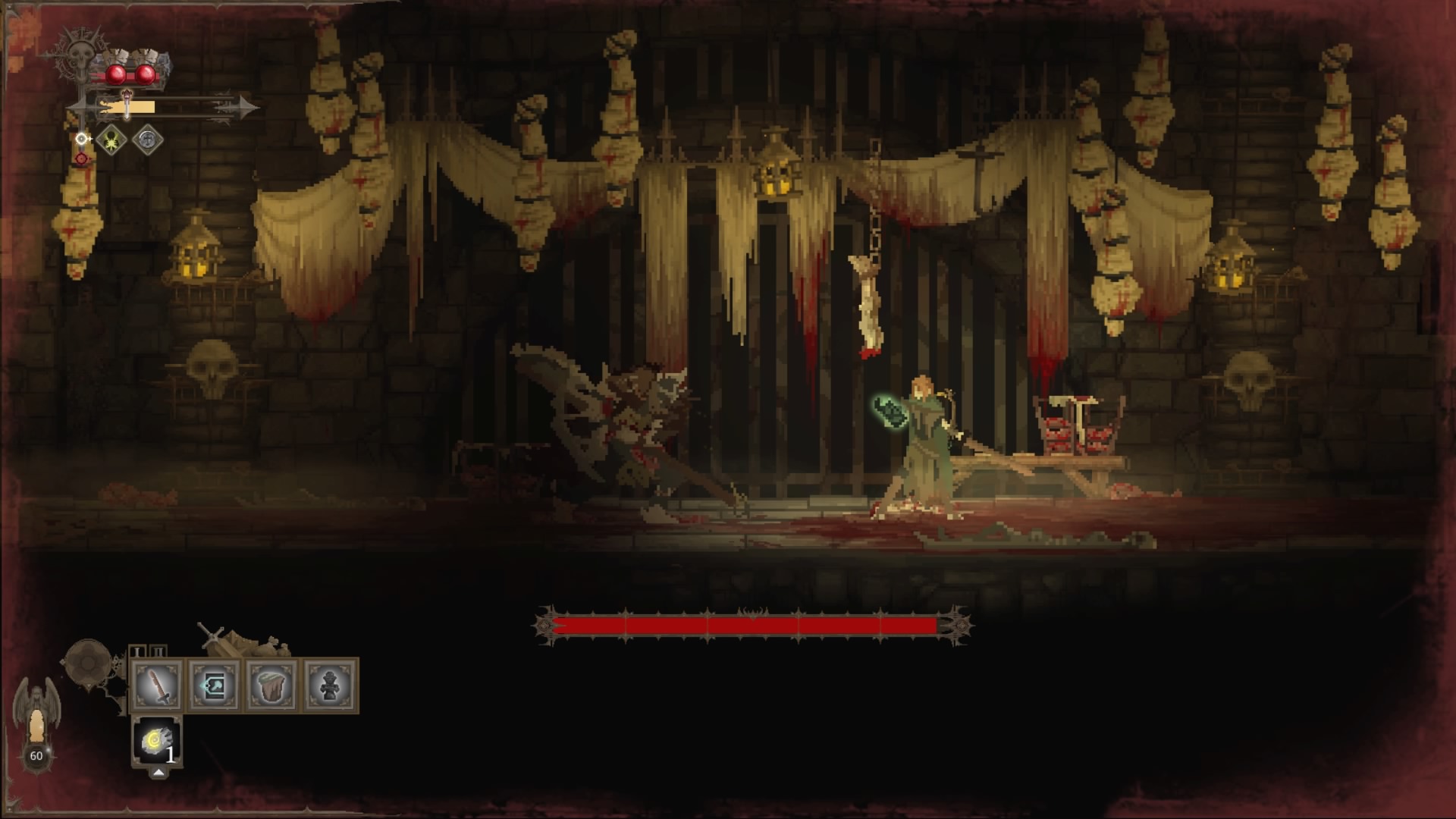This screenshot has height=819, width=1456.
Task: Use the glowing yellow rune stone consumable
Action: [156, 741]
